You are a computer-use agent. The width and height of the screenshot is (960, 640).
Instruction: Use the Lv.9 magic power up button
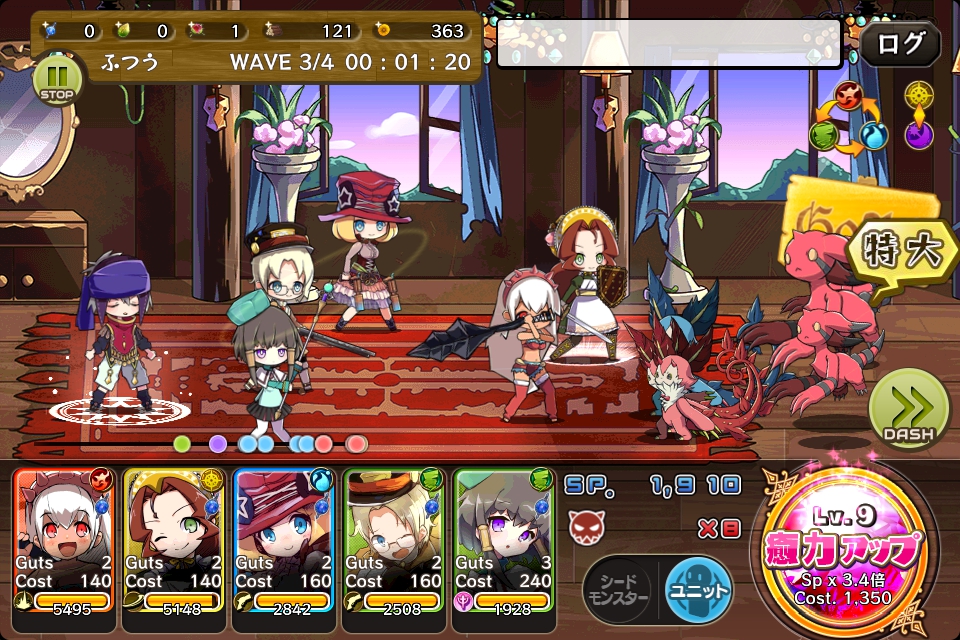846,550
